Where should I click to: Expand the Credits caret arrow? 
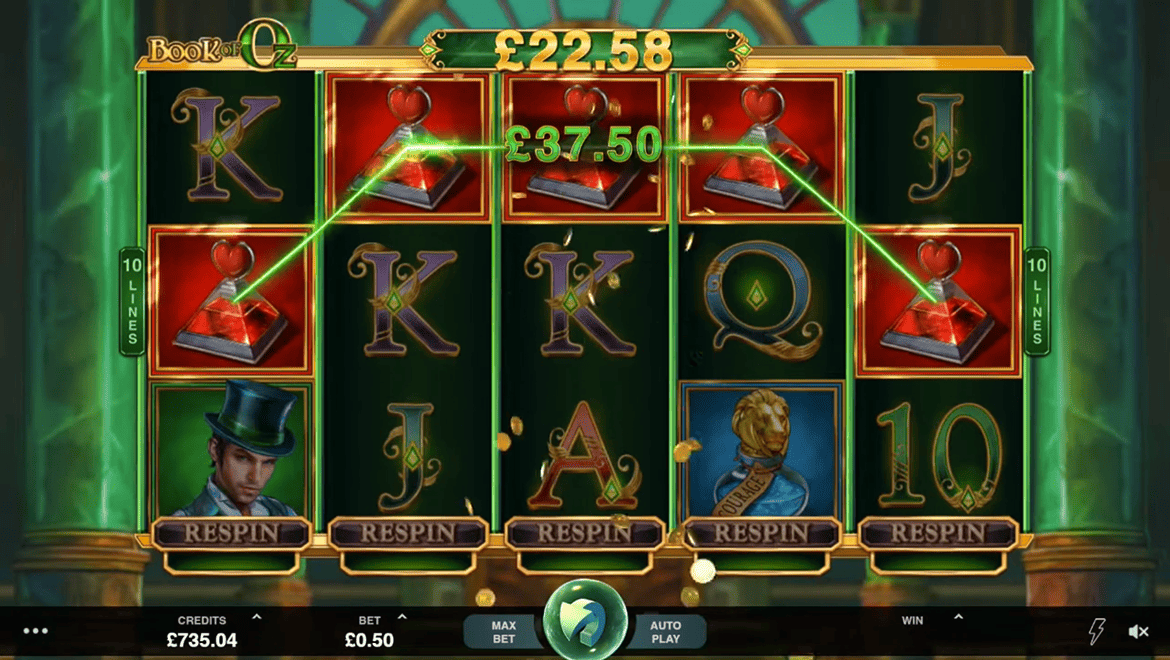coord(257,618)
